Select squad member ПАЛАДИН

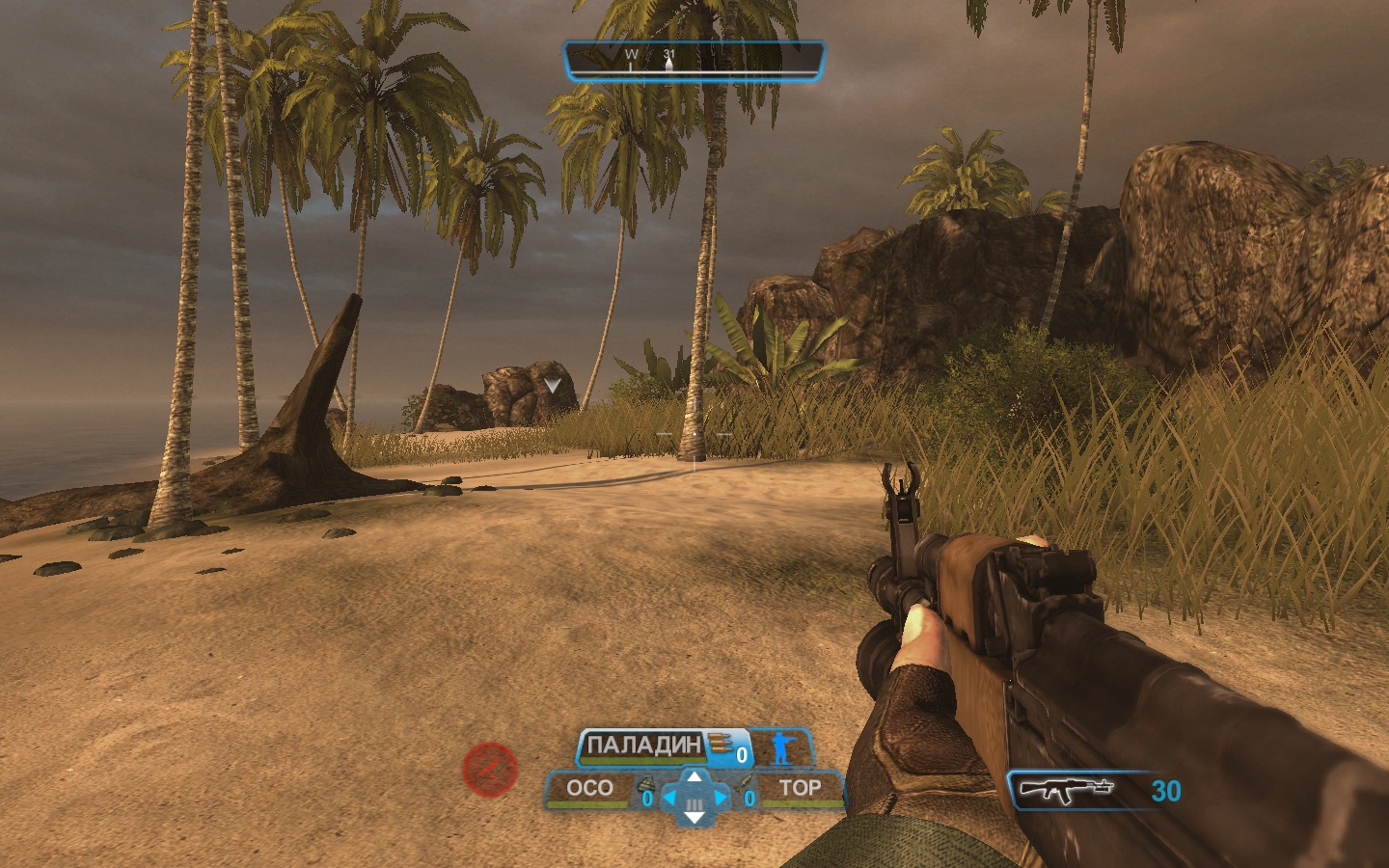click(x=644, y=746)
